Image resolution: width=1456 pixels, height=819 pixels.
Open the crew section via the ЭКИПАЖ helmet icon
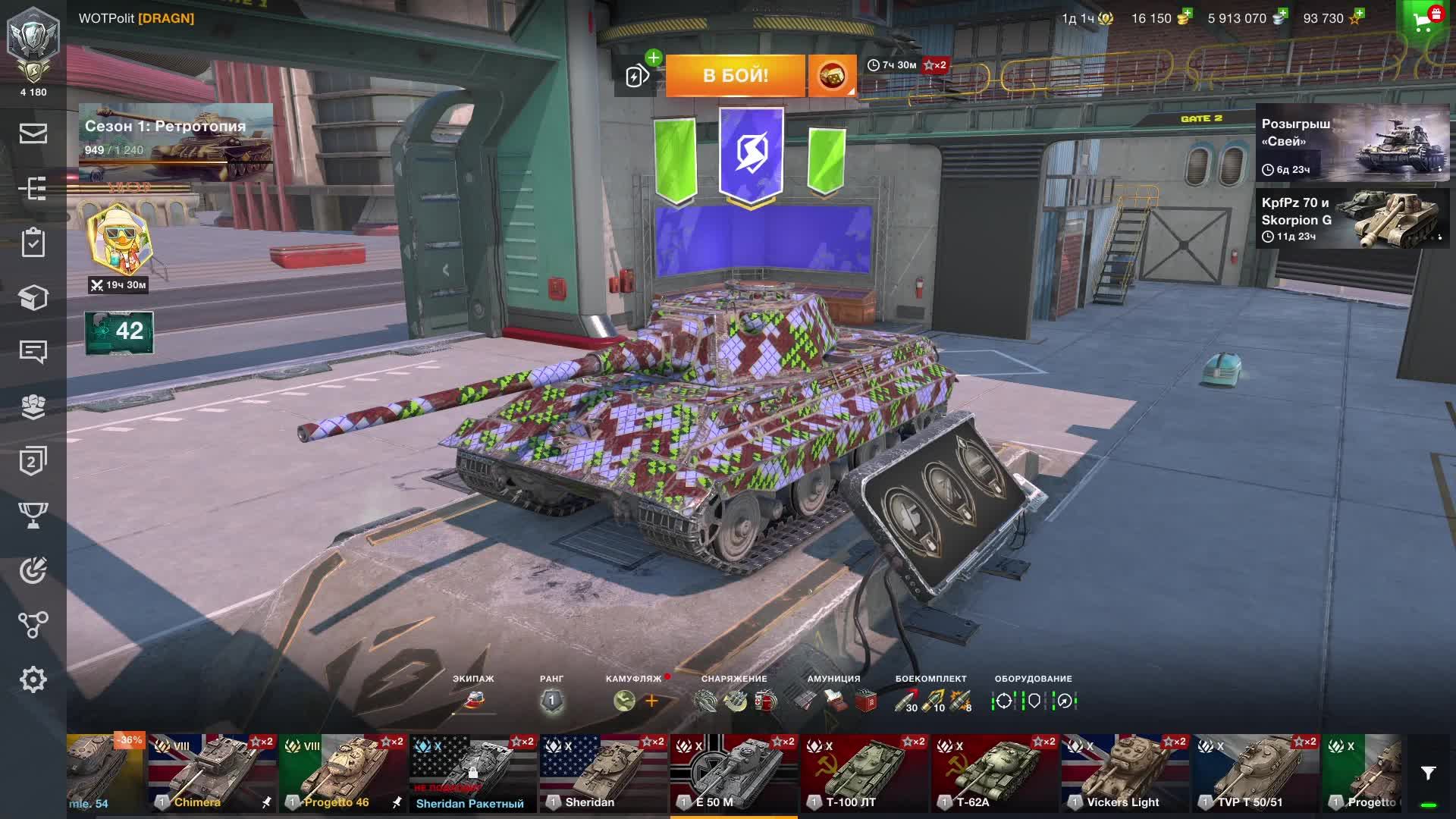tap(474, 701)
